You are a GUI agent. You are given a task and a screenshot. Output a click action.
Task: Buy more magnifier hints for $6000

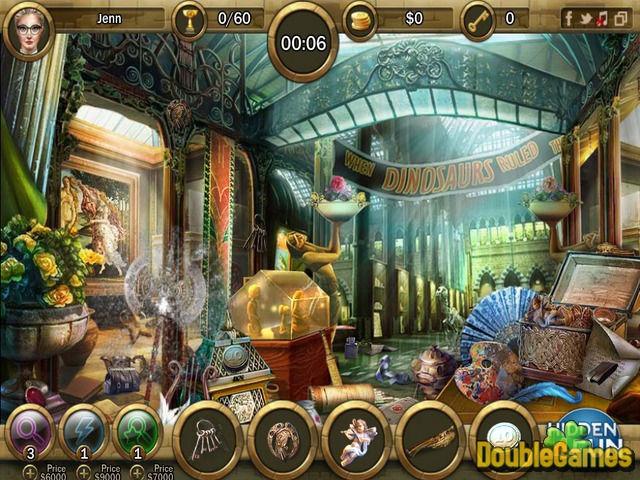click(x=29, y=470)
